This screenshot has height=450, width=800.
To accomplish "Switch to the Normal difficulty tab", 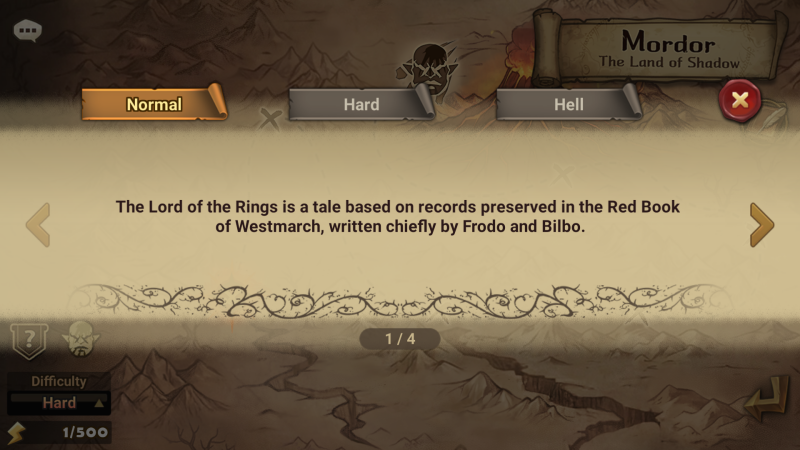I will (153, 104).
